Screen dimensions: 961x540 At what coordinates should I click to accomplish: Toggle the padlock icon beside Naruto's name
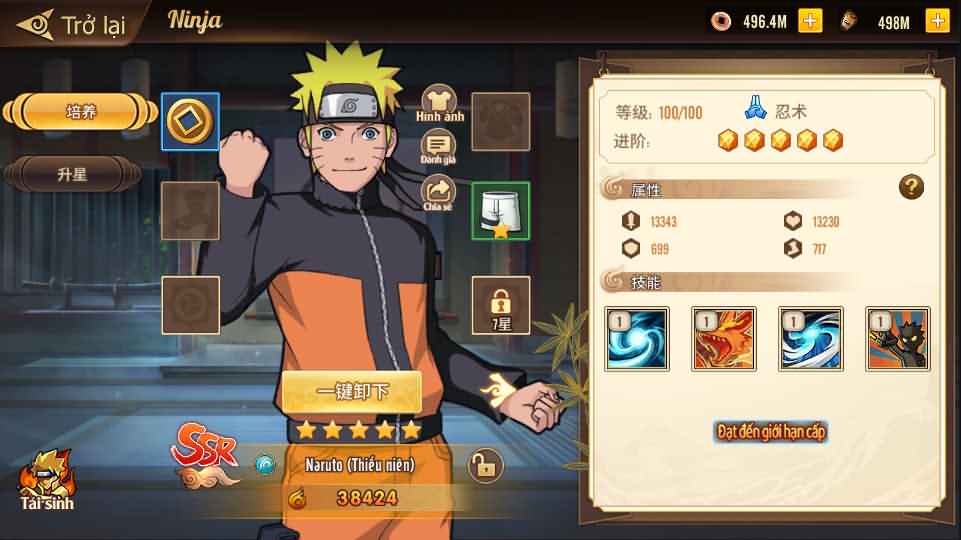coord(484,464)
